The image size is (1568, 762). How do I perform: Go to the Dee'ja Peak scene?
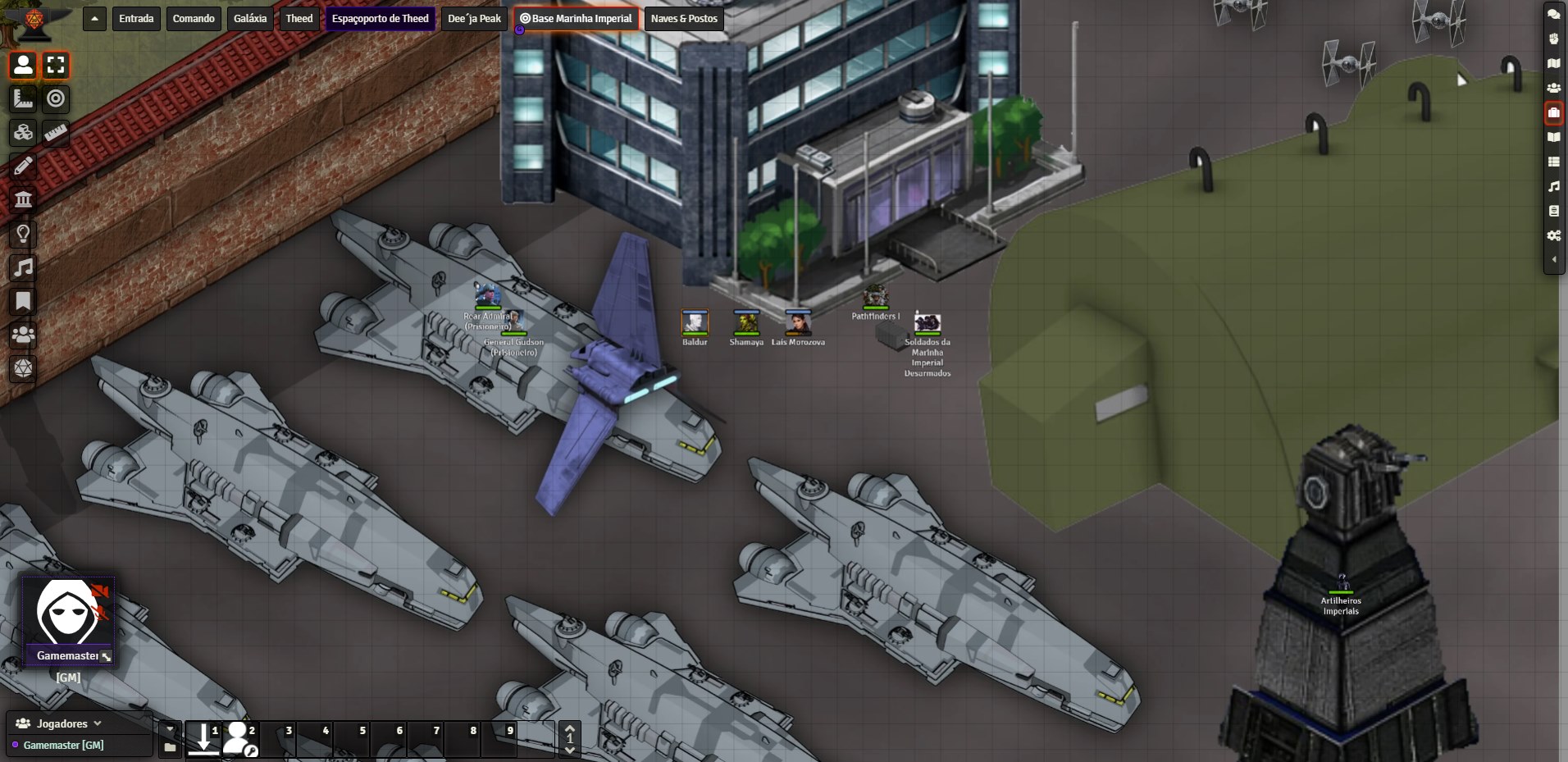click(474, 18)
